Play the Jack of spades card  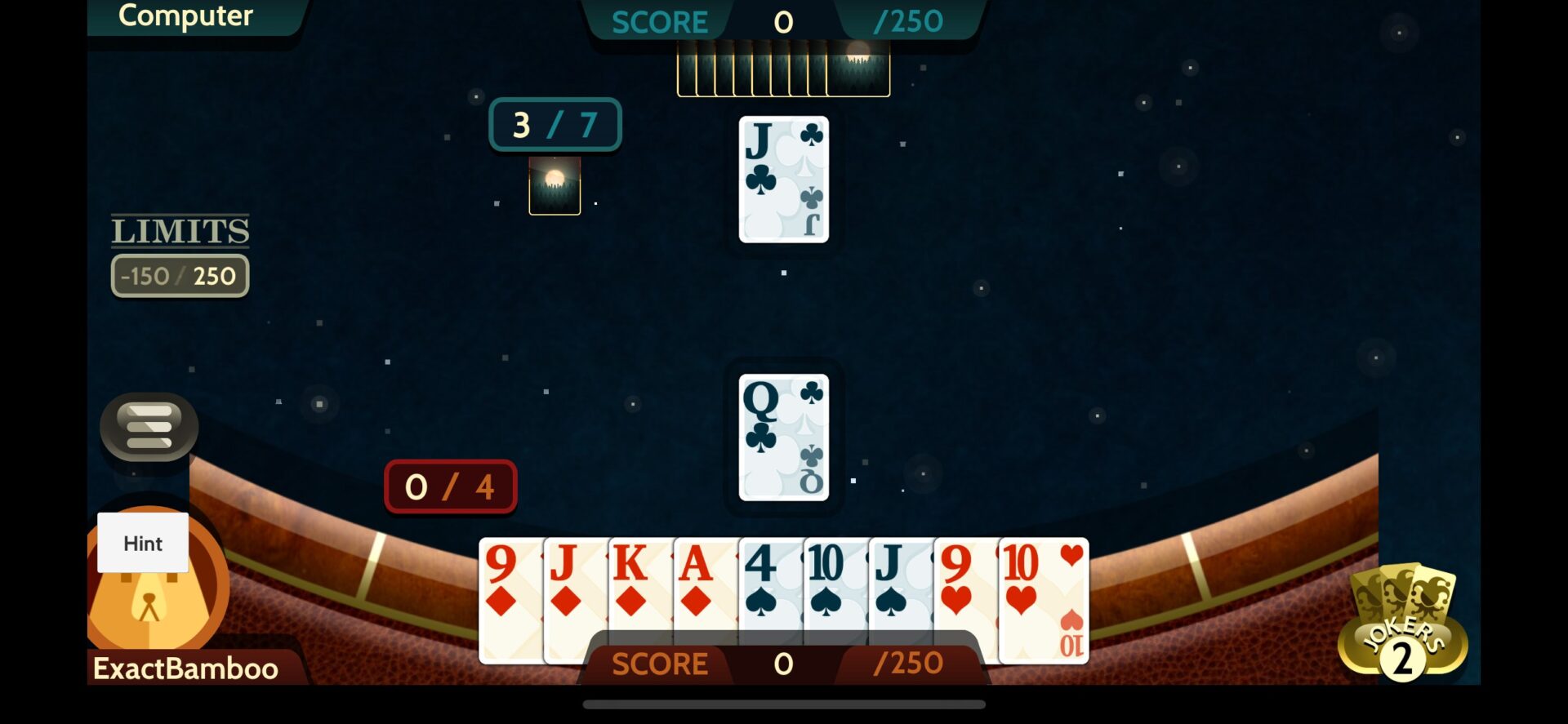pyautogui.click(x=900, y=589)
